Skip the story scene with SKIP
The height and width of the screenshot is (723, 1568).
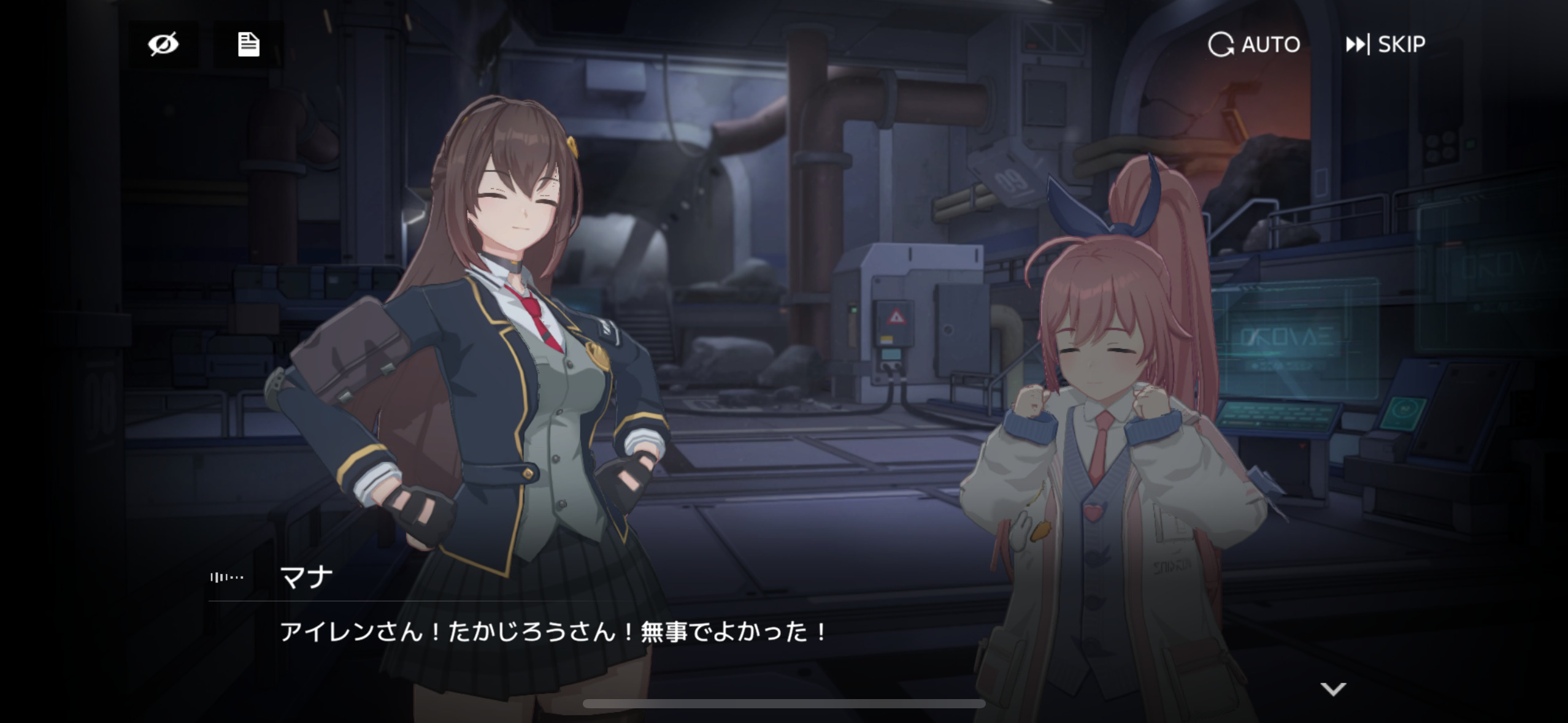[1385, 44]
